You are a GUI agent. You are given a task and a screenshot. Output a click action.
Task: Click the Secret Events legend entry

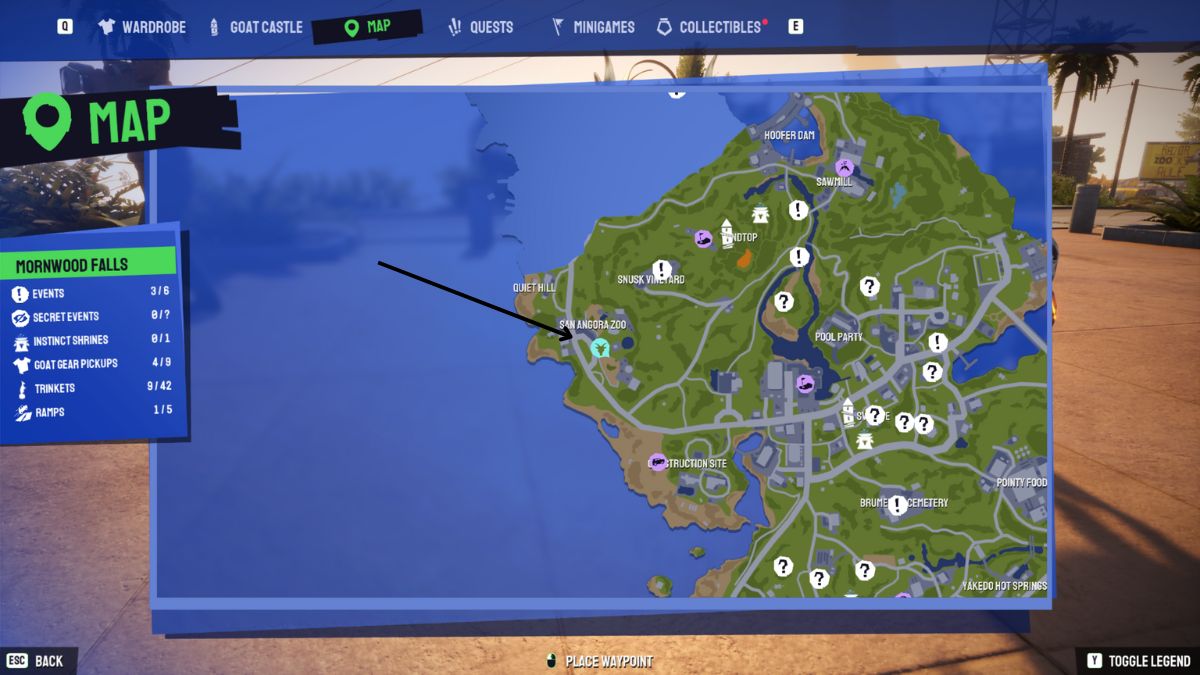[66, 317]
